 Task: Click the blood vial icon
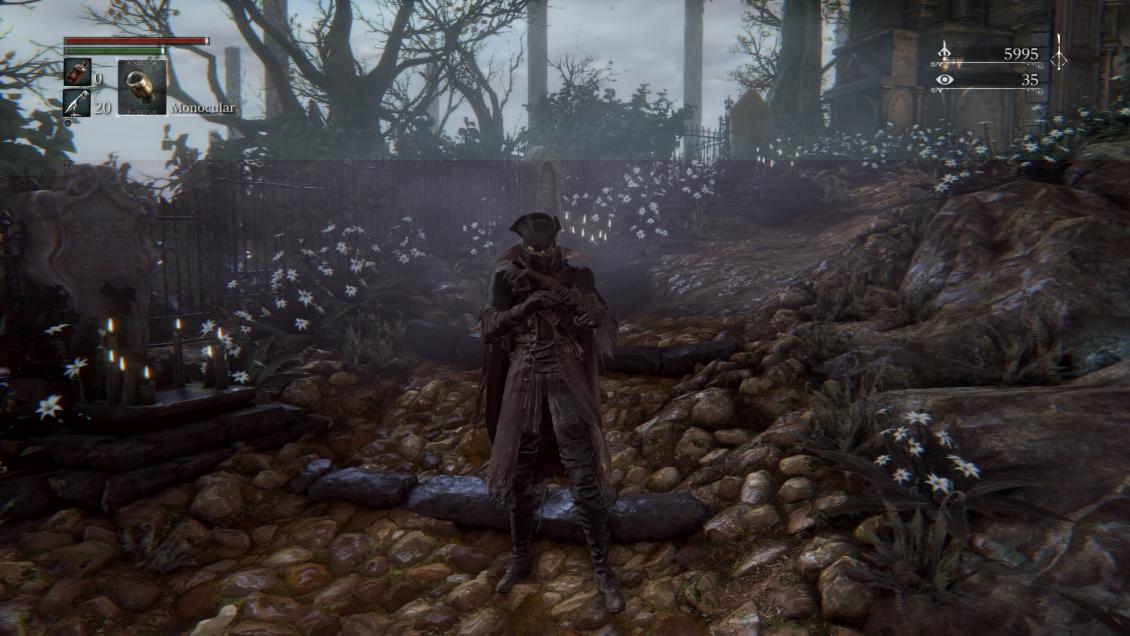click(76, 73)
